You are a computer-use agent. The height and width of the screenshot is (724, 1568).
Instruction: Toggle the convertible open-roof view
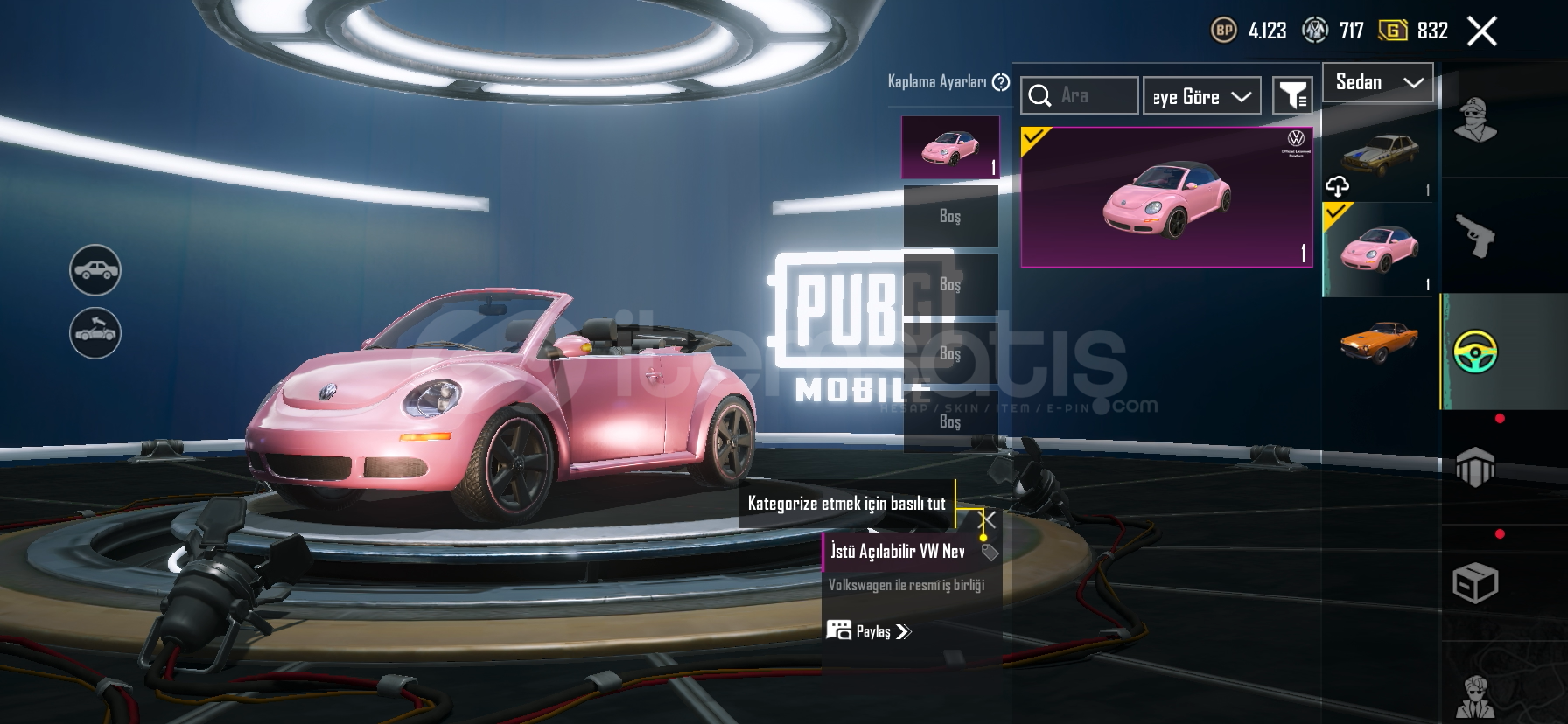[95, 333]
